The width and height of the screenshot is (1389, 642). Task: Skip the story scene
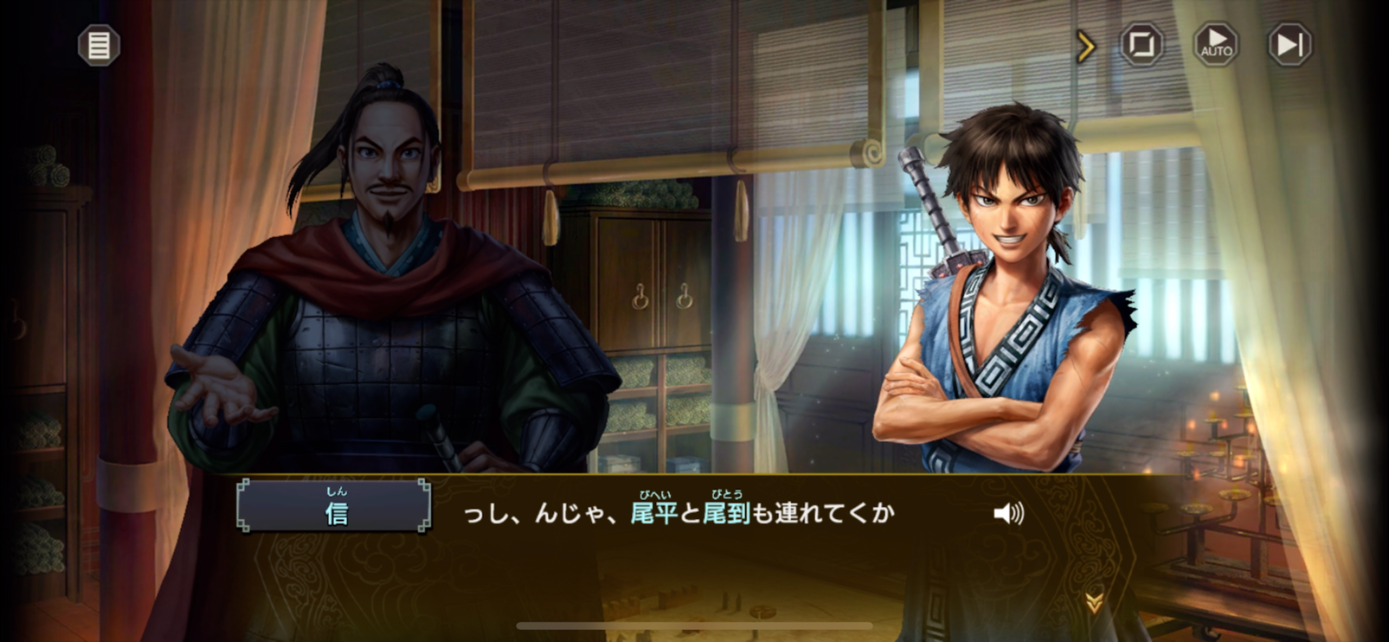click(x=1290, y=45)
